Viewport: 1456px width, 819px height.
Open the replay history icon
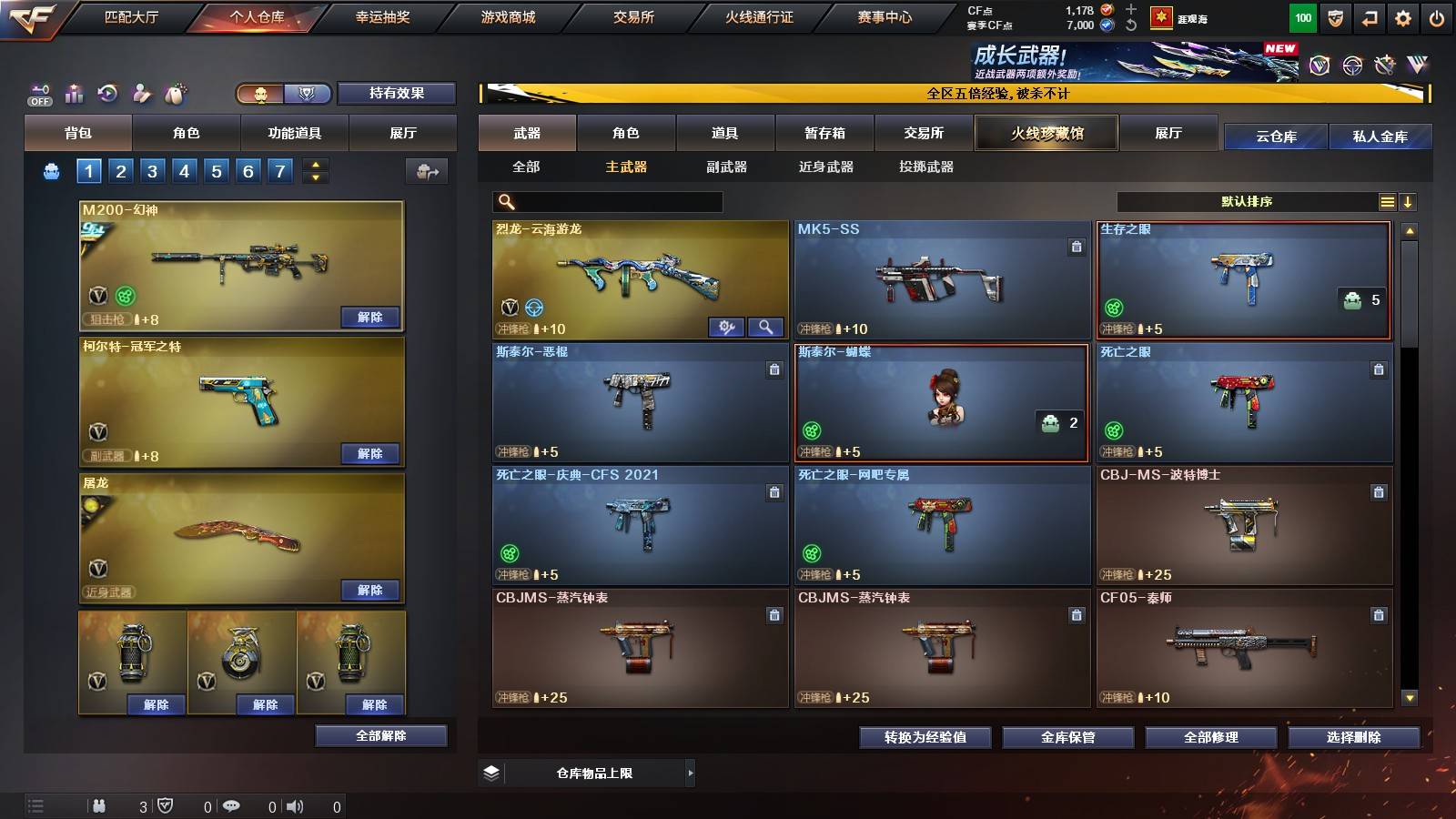[108, 94]
